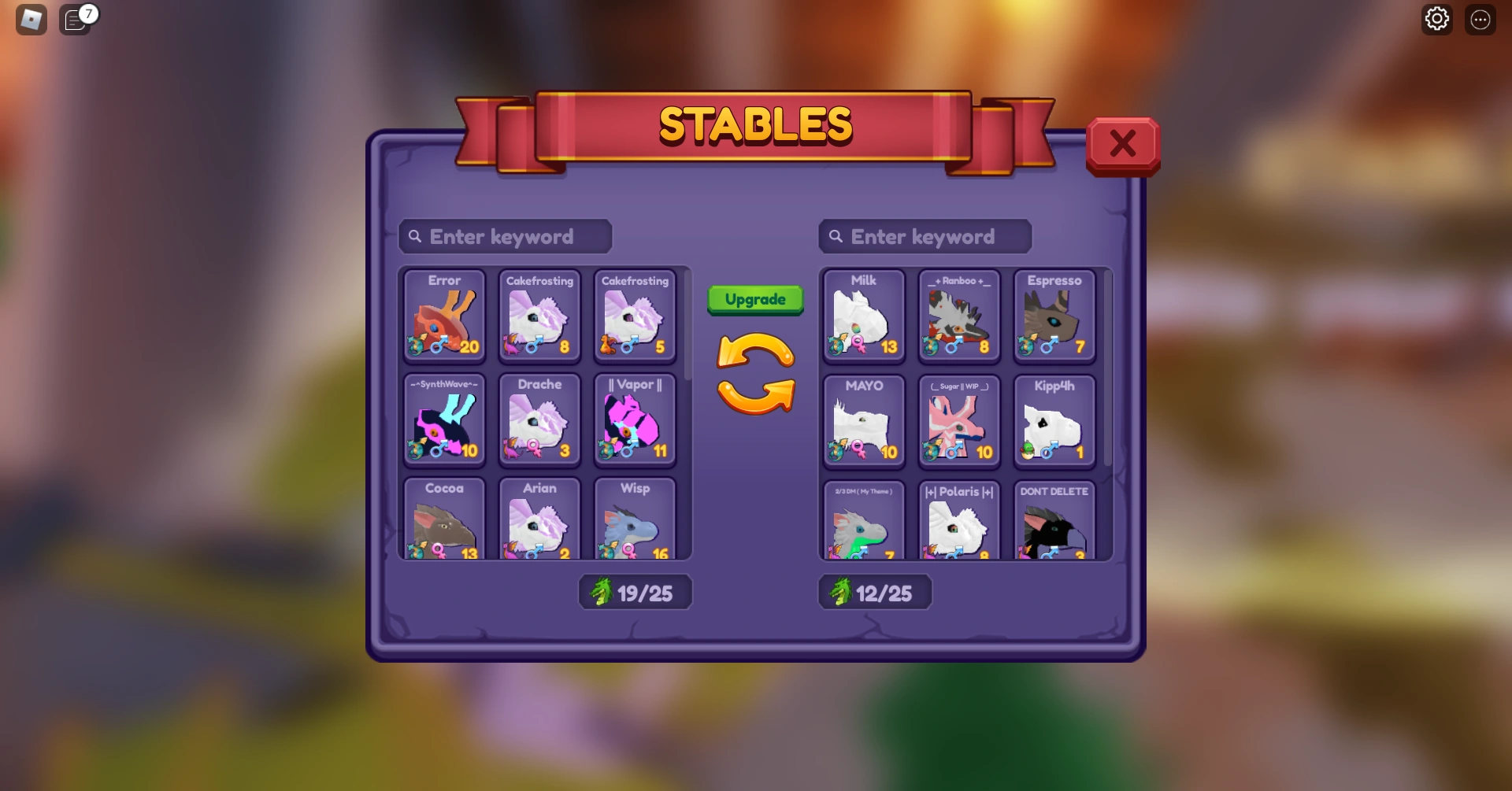Click the hatching egg icon on Kipp4h's card

tap(1028, 451)
